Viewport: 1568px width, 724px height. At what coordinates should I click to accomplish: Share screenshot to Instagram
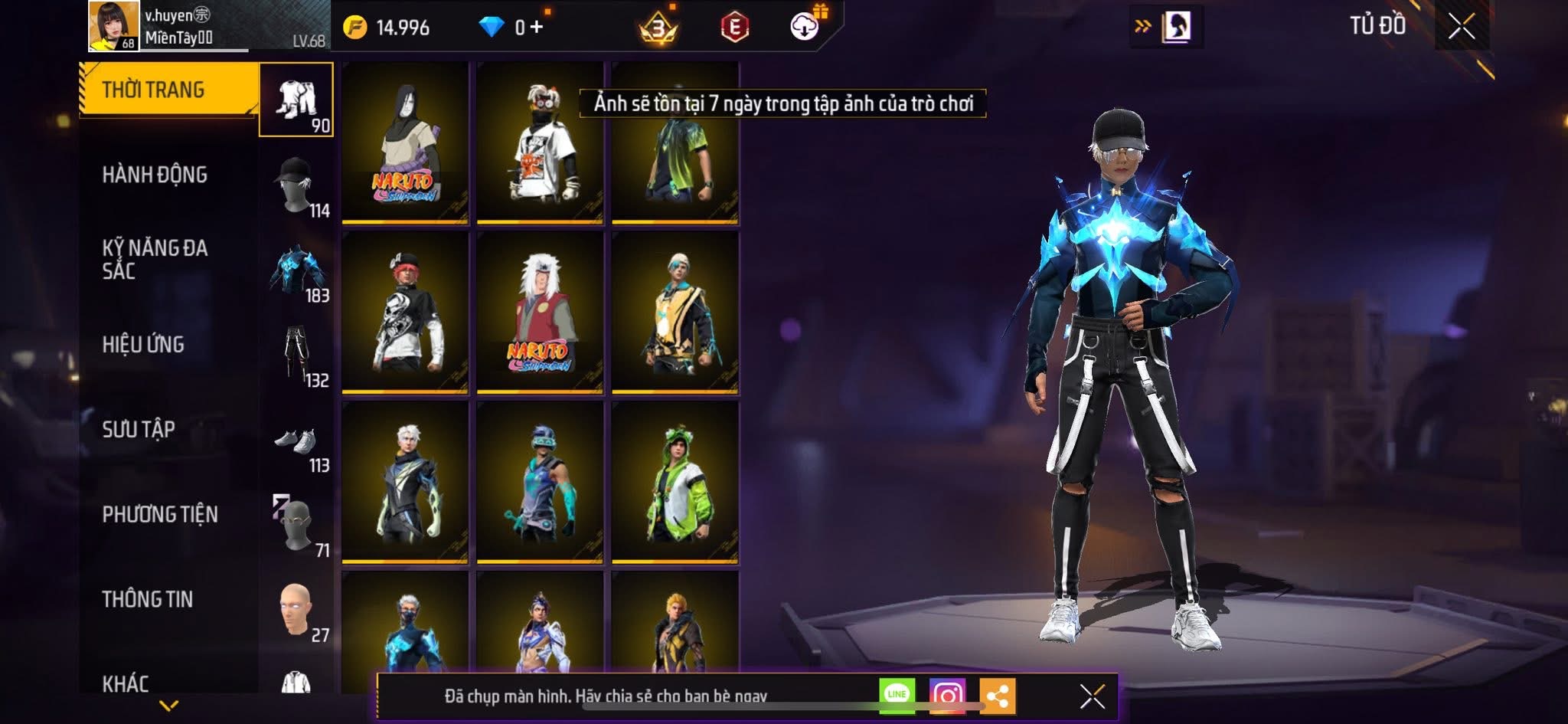click(x=947, y=695)
